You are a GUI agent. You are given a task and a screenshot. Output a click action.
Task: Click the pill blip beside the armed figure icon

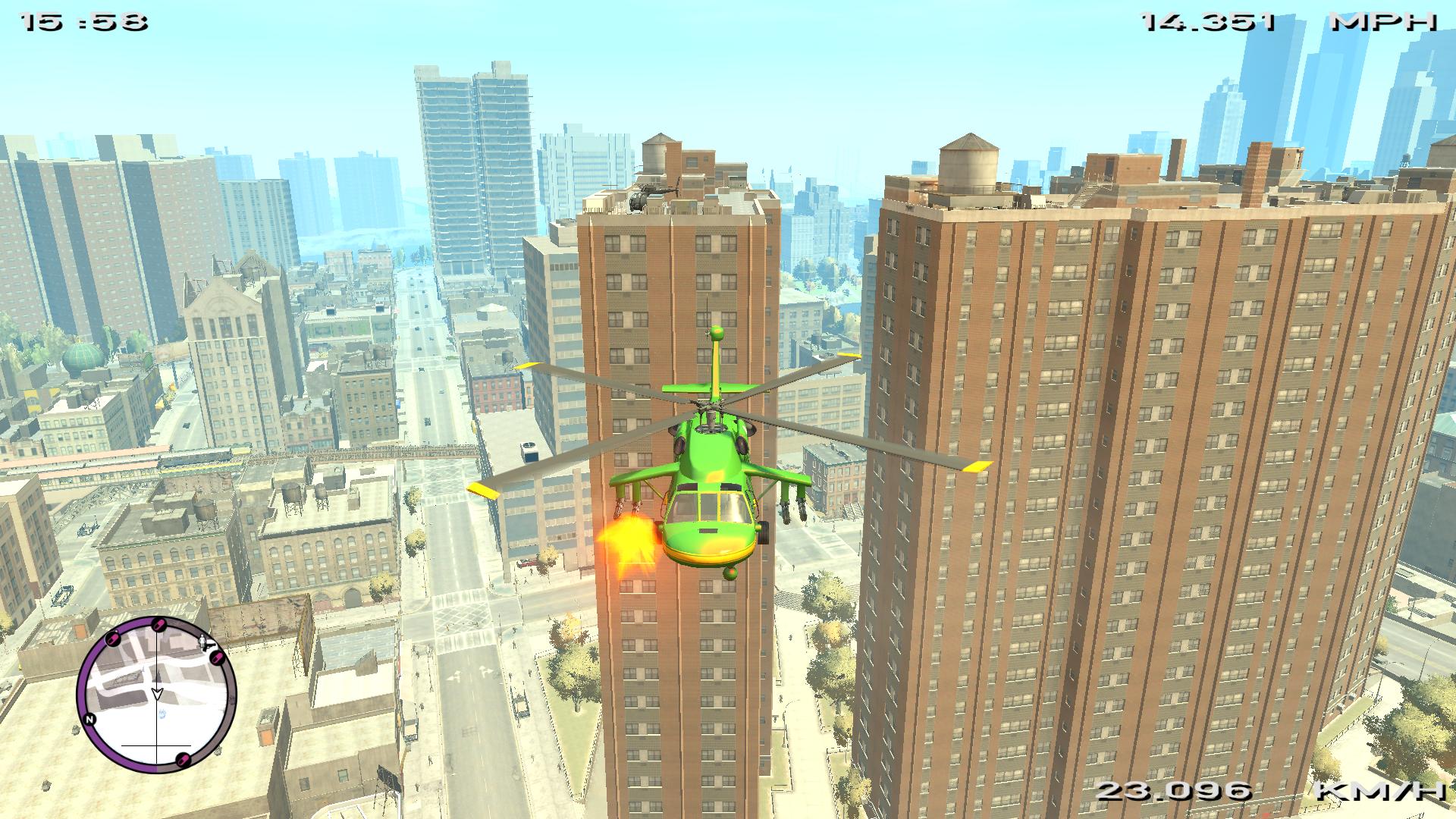coord(215,657)
